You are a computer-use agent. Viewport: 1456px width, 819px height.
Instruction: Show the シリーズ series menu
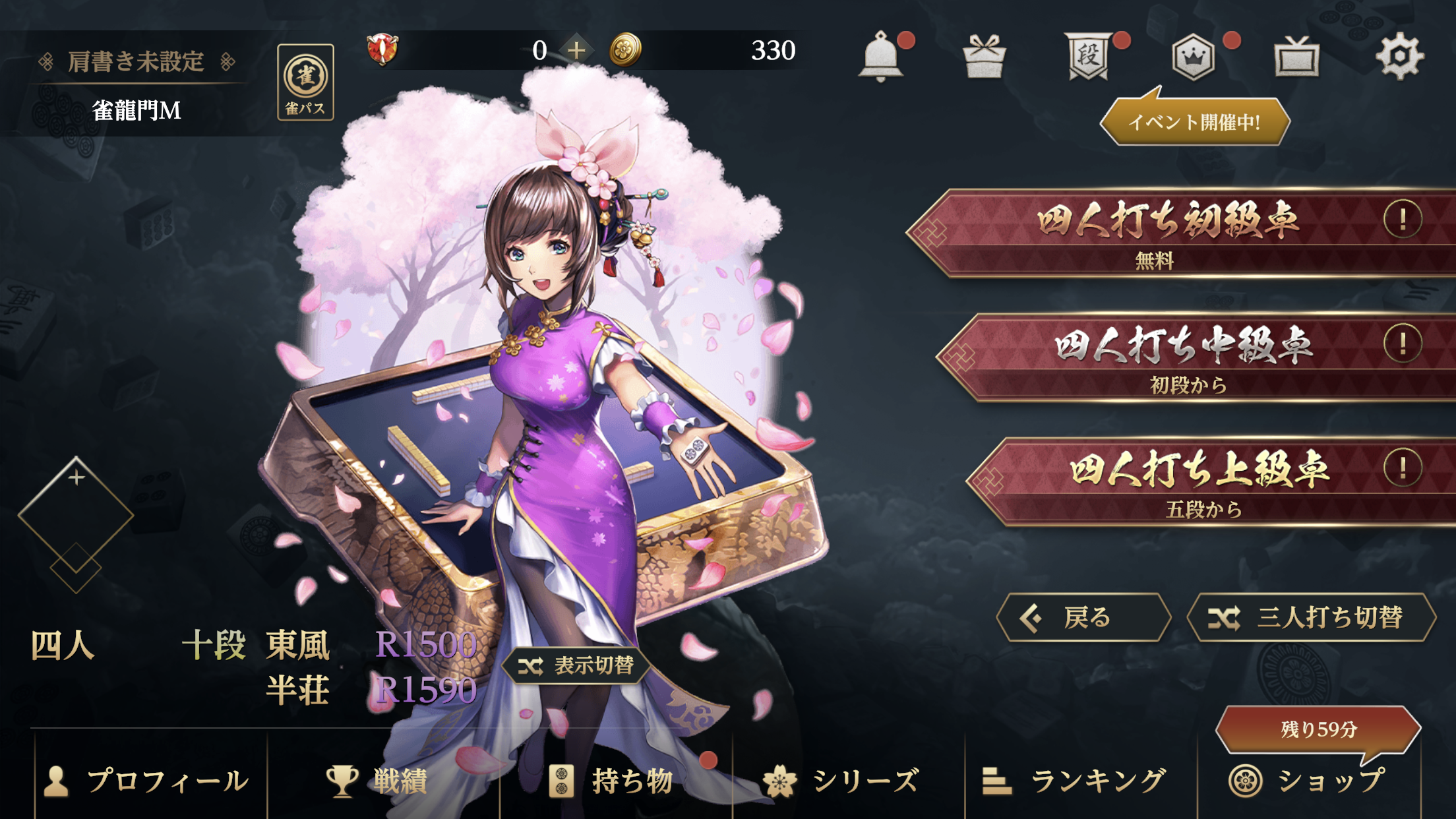point(843,781)
